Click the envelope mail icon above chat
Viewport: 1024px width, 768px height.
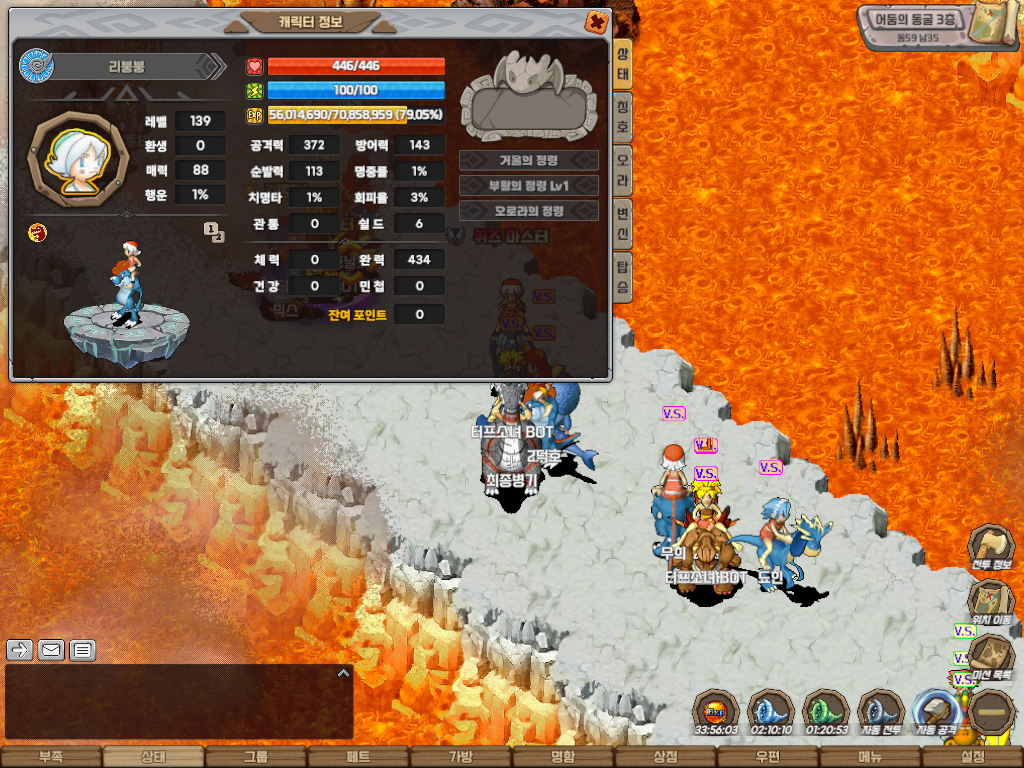pos(51,650)
